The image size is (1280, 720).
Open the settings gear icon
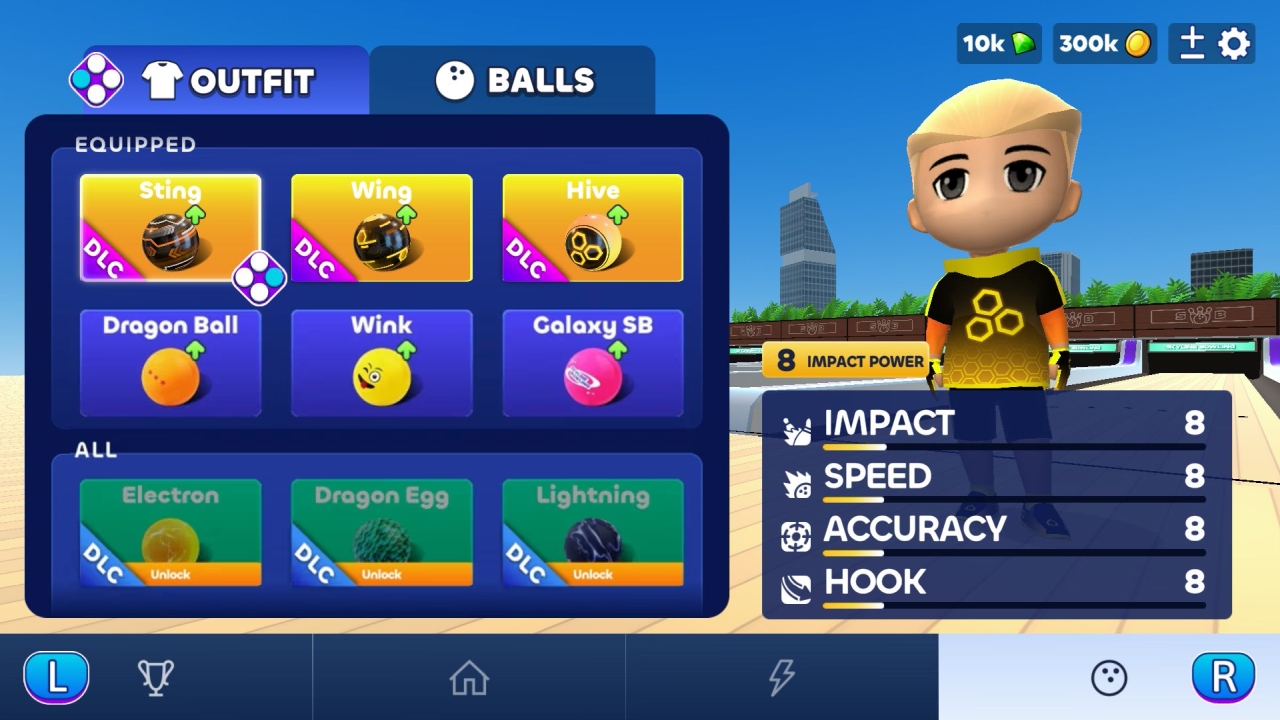tap(1235, 43)
